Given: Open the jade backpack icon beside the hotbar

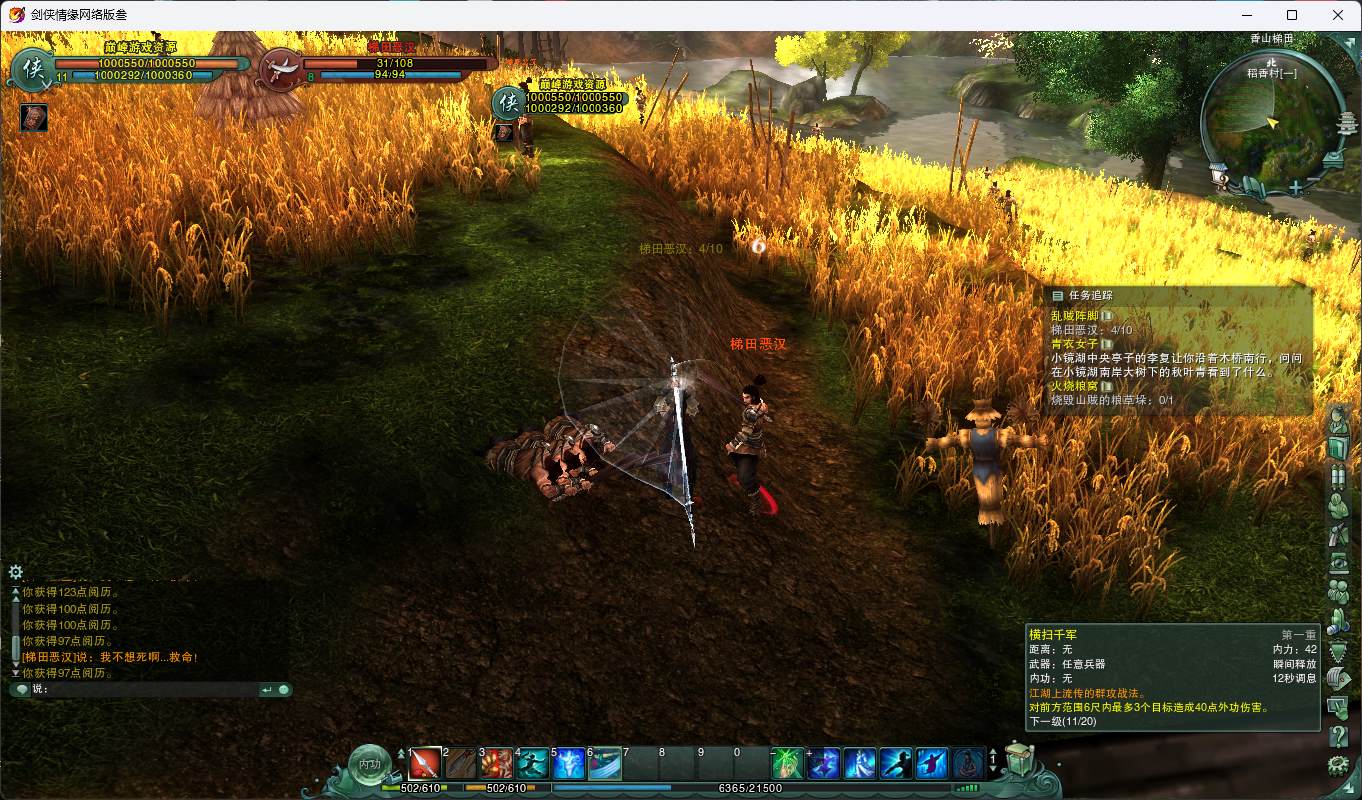Looking at the screenshot, I should [1019, 760].
